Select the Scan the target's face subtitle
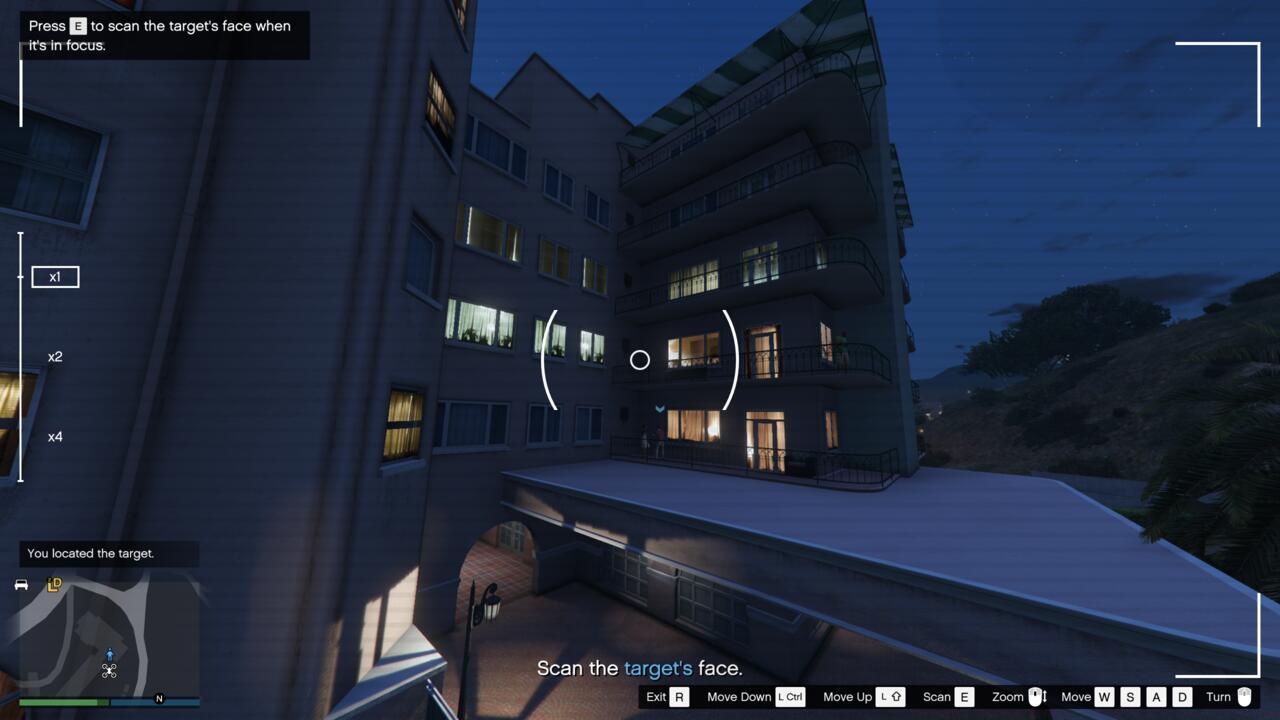1280x720 pixels. click(640, 667)
